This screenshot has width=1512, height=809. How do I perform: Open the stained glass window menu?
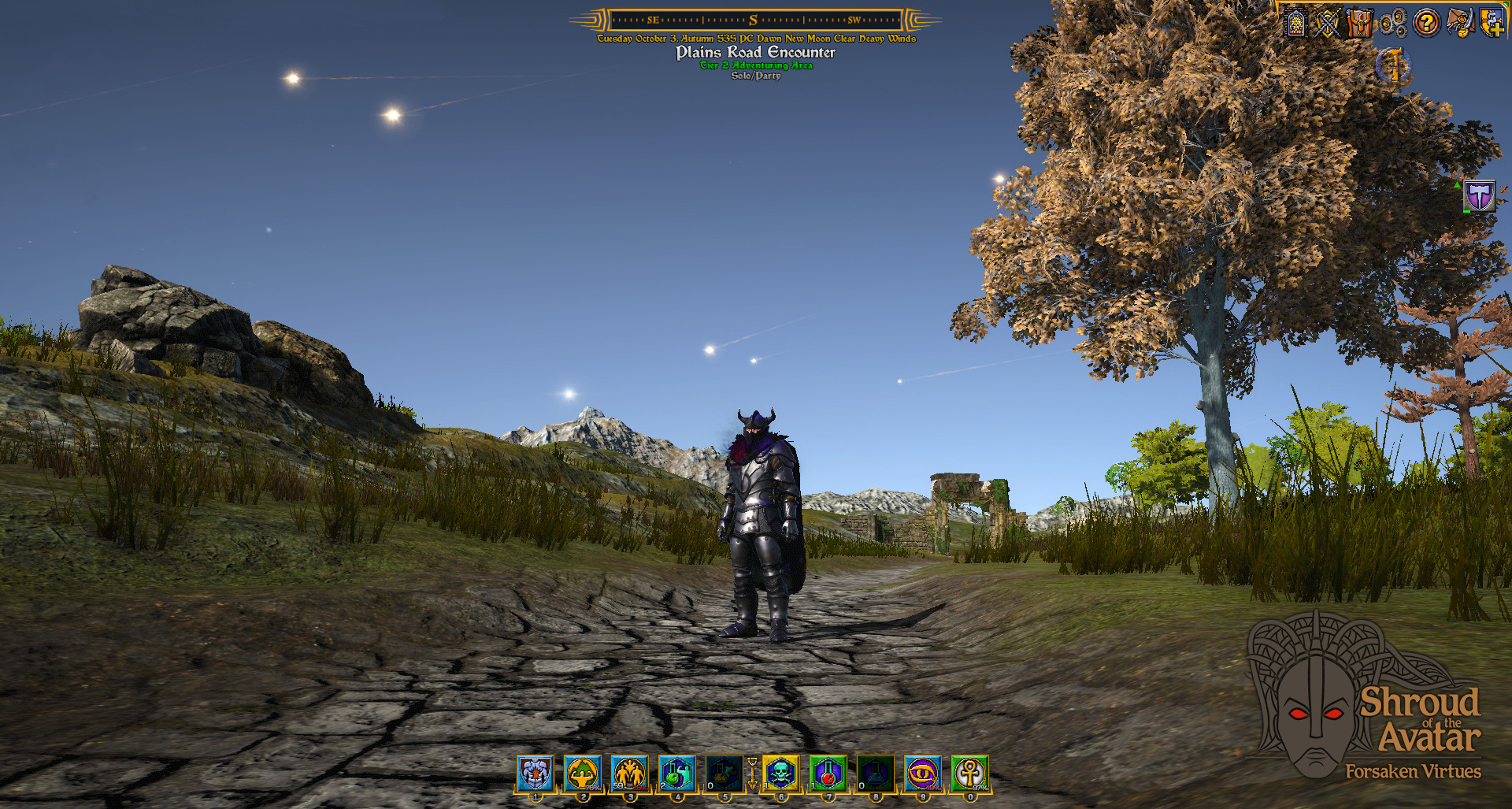[1296, 23]
